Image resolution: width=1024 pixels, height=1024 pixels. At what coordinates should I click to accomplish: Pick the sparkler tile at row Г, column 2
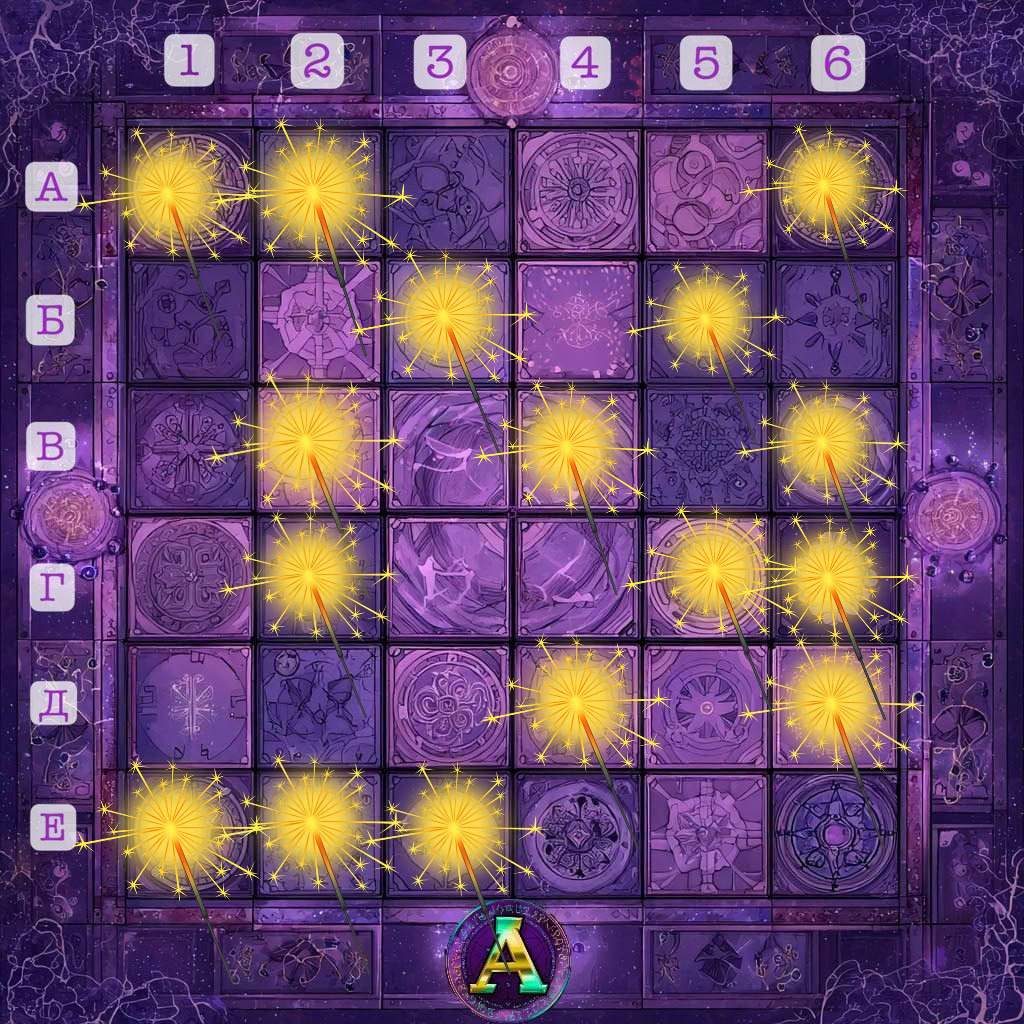[x=318, y=576]
